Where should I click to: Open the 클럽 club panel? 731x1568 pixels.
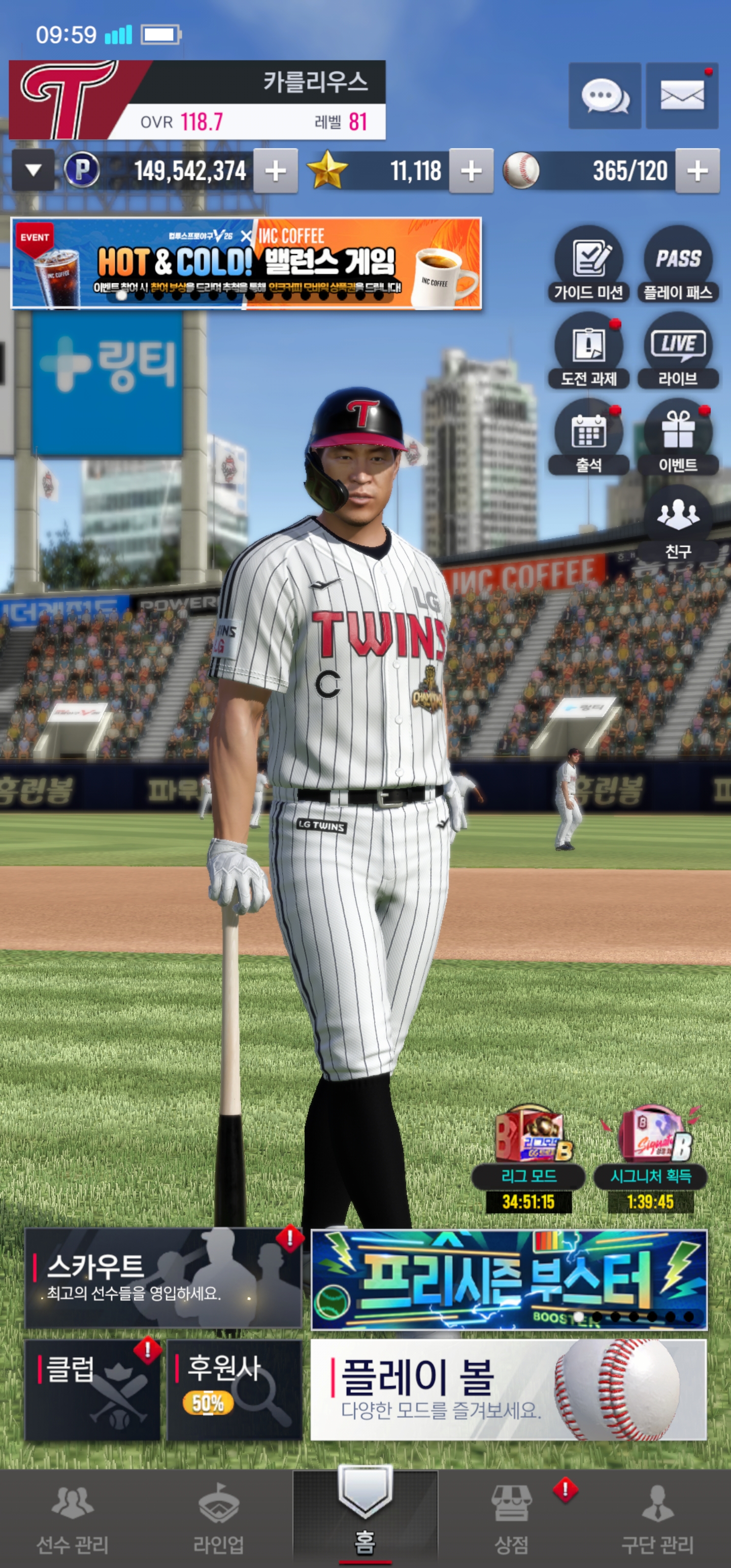pos(92,1390)
